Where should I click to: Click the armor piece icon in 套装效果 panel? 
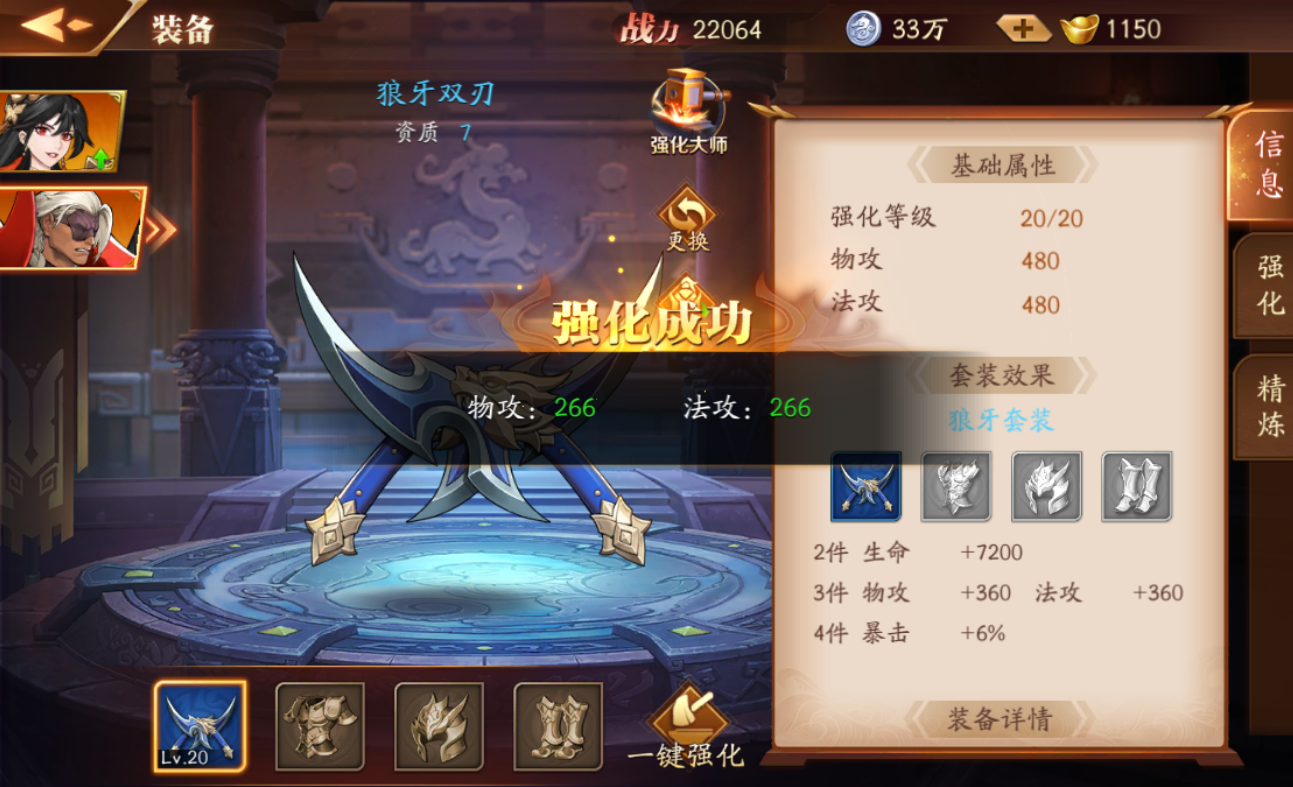coord(956,489)
